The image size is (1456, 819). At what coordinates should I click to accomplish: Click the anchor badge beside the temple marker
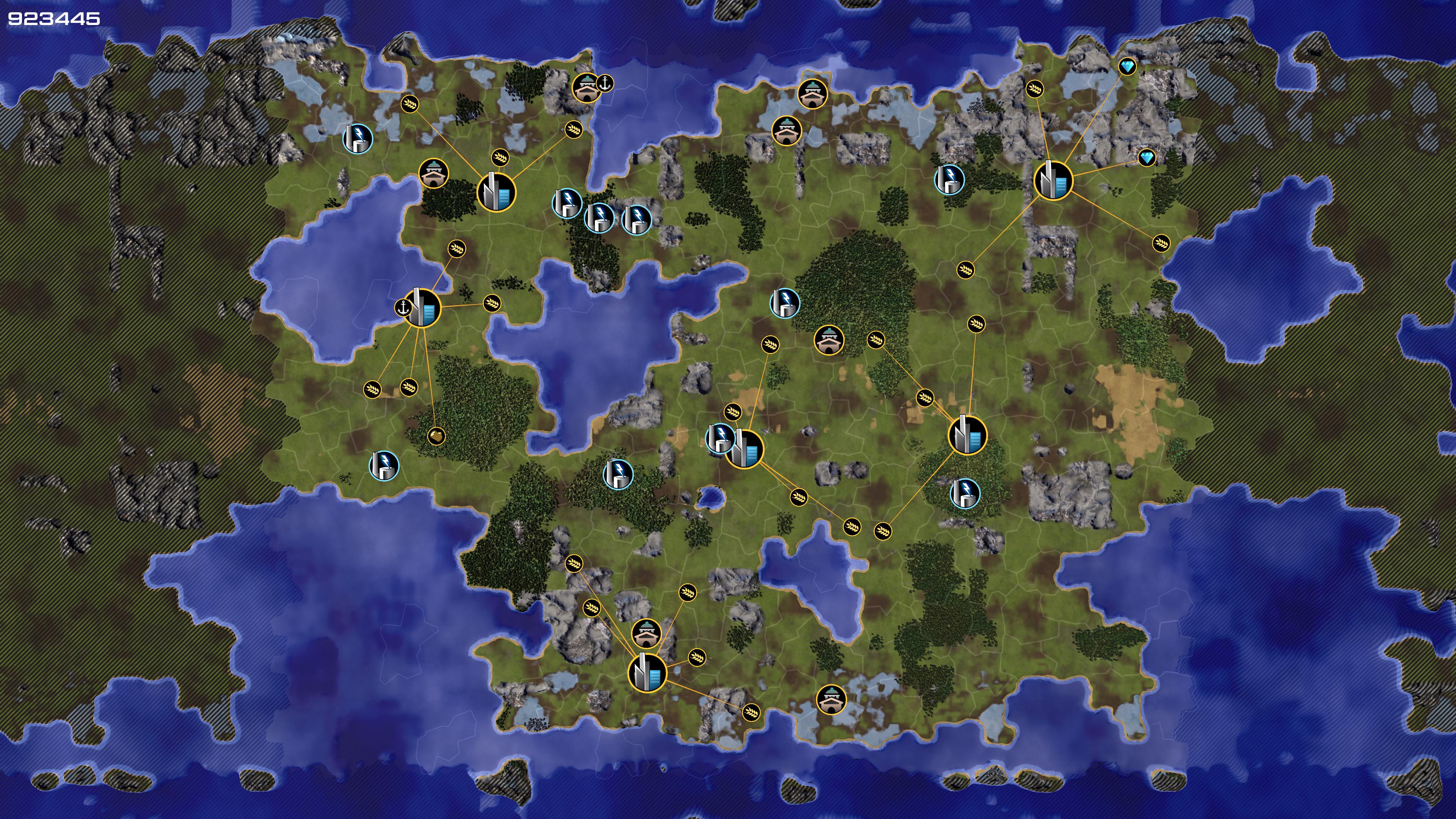[606, 84]
